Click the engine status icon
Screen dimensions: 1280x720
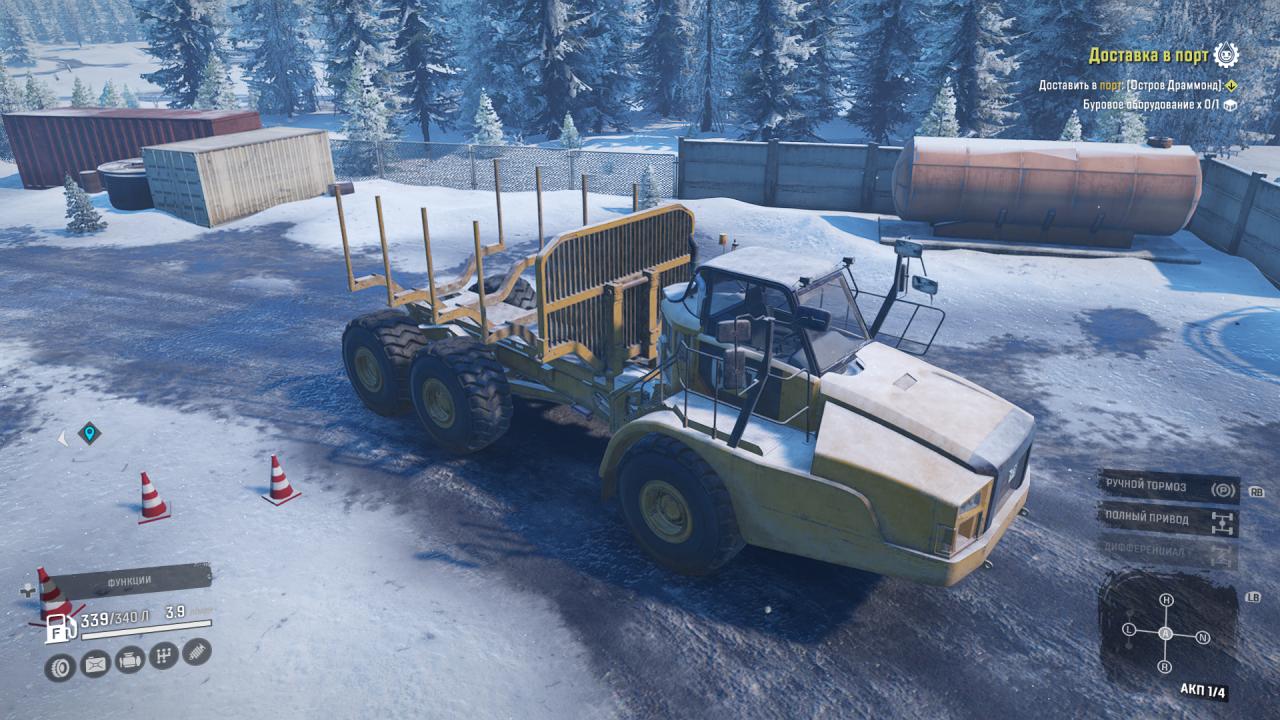[129, 660]
